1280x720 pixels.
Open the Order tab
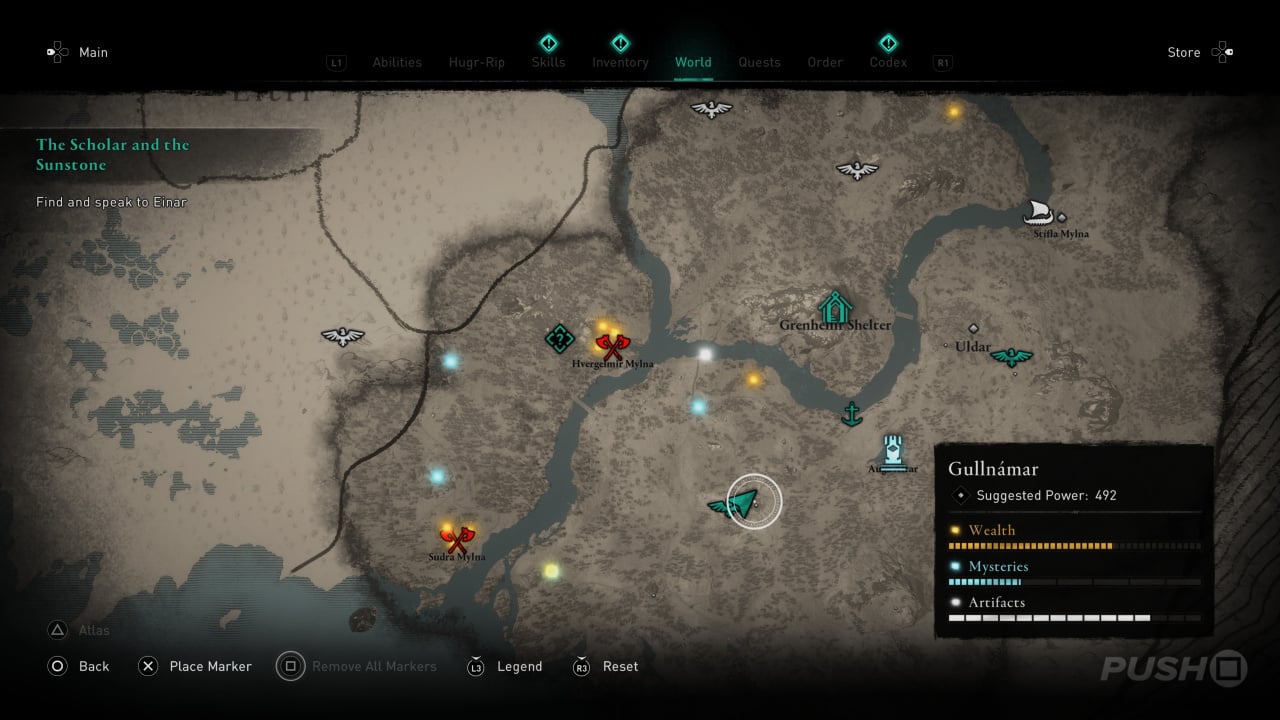click(x=825, y=62)
